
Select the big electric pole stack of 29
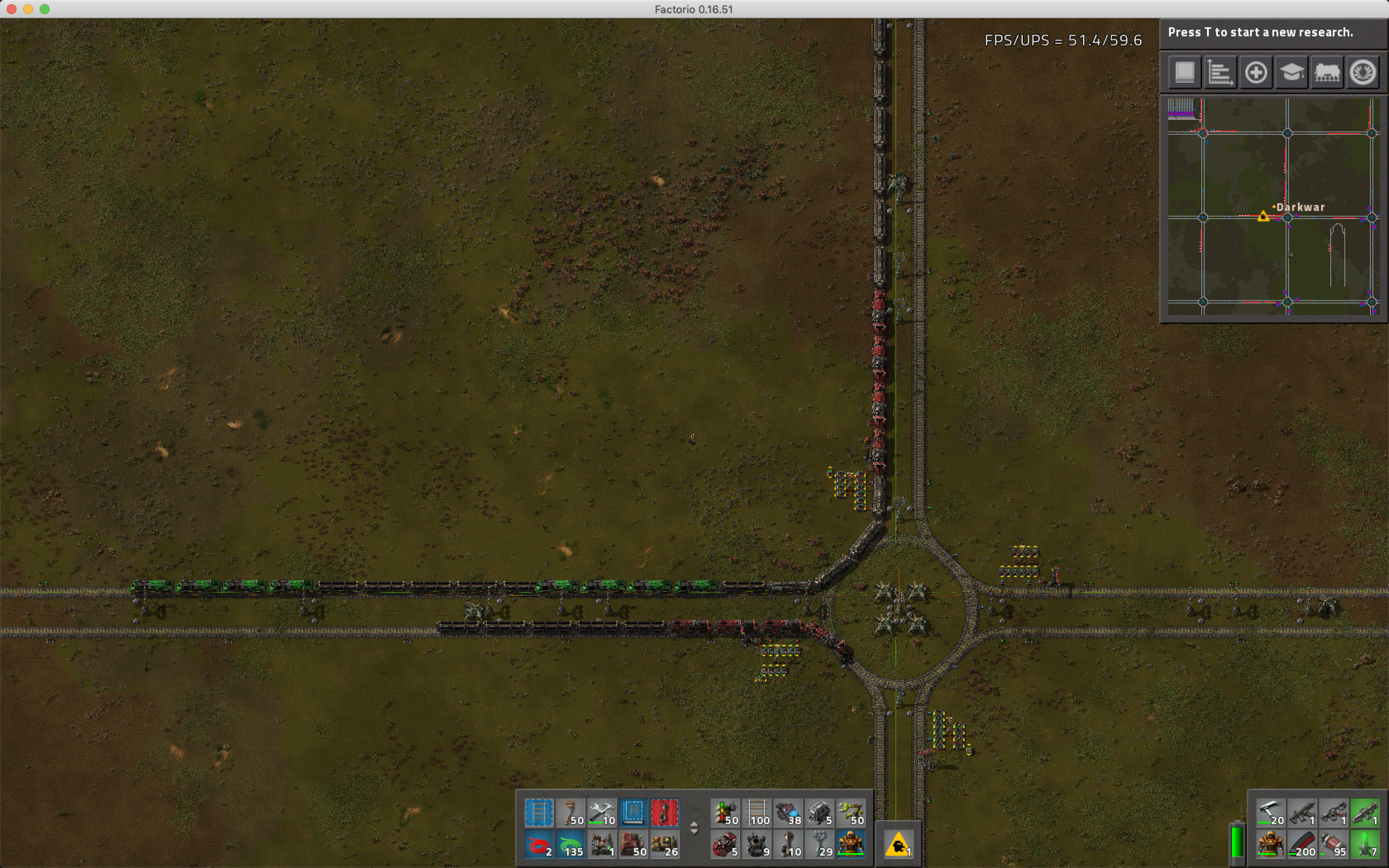(820, 845)
